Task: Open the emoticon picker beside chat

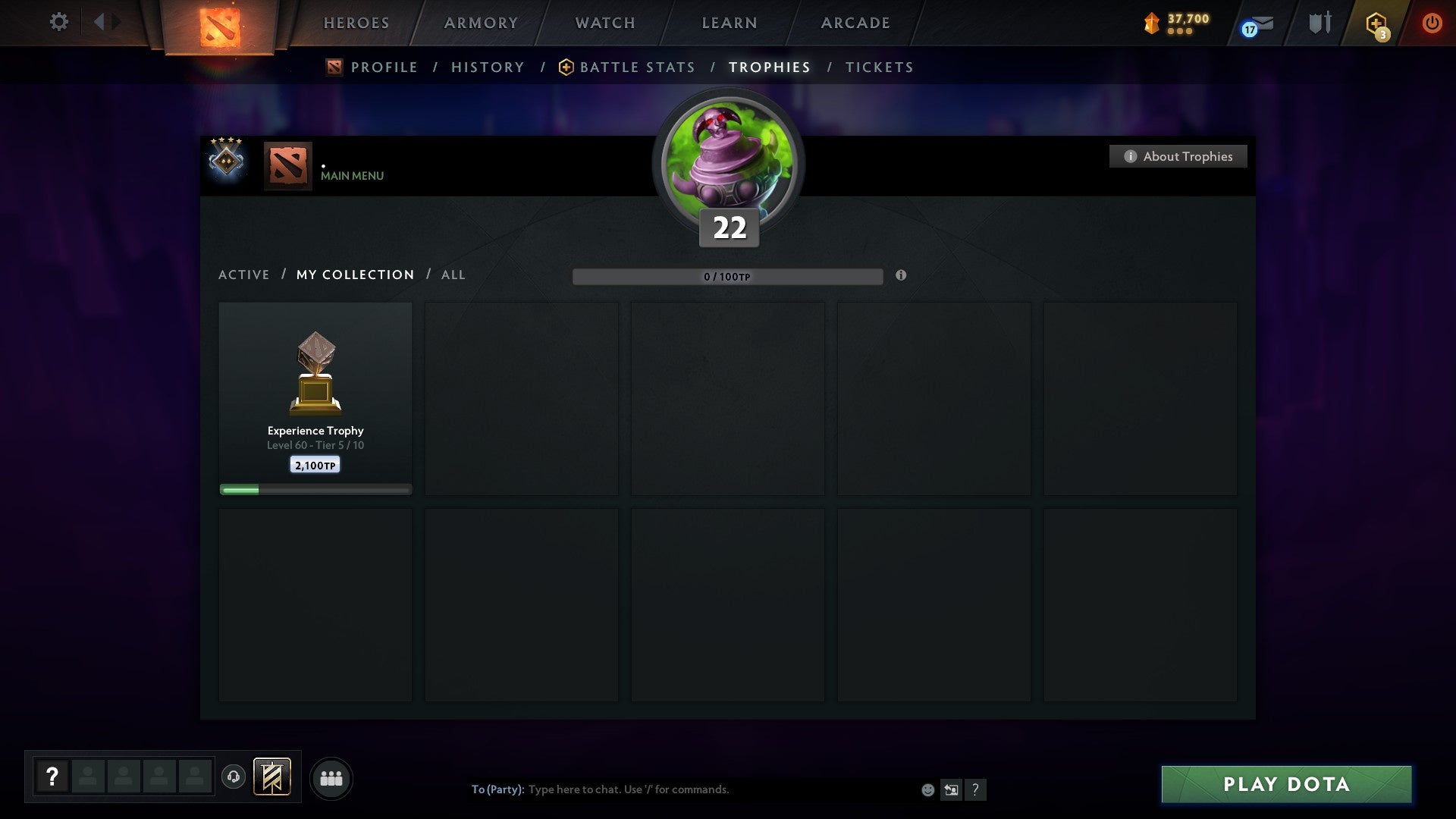Action: point(927,789)
